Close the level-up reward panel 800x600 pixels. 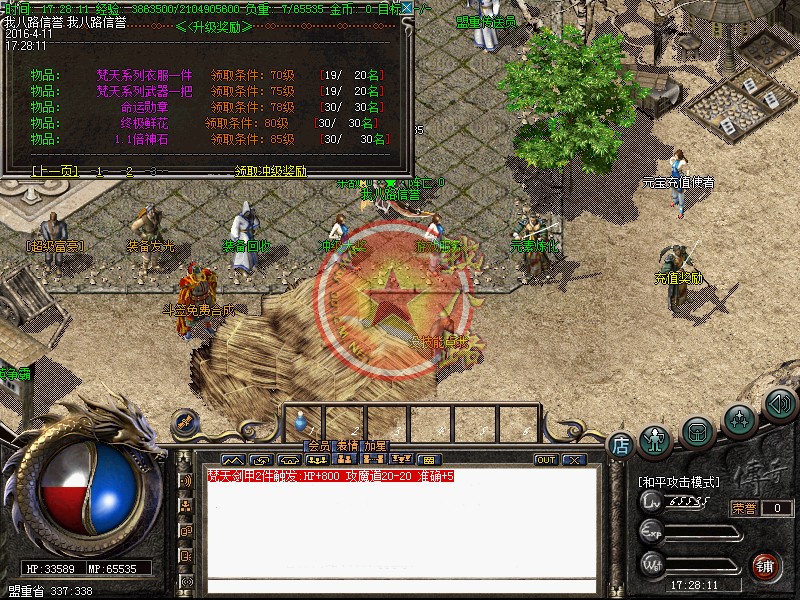click(x=407, y=8)
